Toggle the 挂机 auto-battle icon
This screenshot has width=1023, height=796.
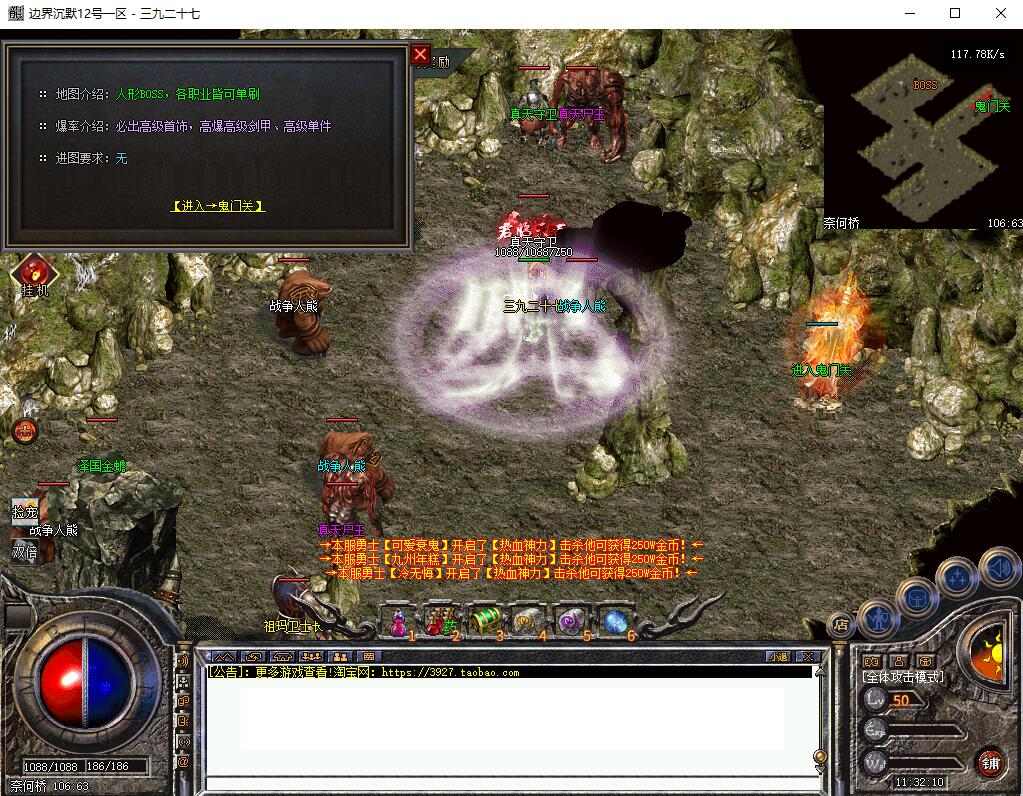35,272
